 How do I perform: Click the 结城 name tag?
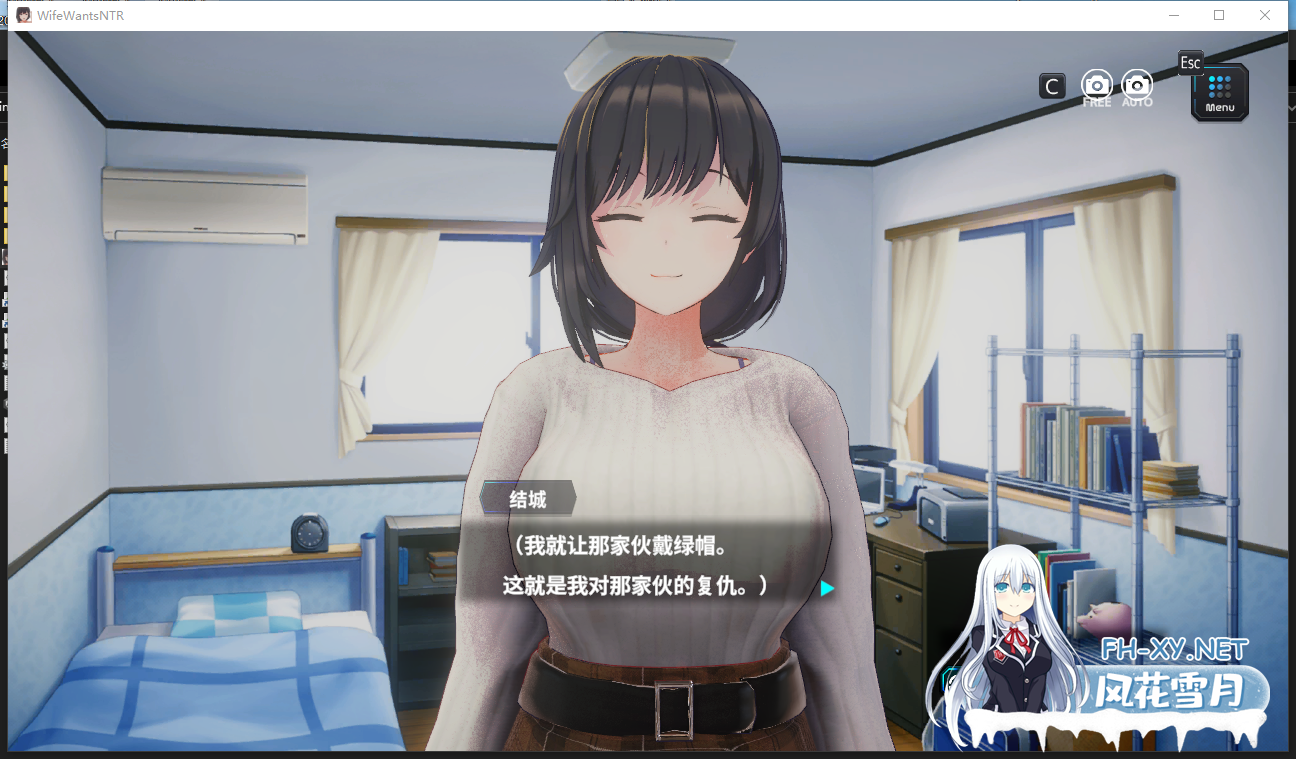(x=527, y=499)
